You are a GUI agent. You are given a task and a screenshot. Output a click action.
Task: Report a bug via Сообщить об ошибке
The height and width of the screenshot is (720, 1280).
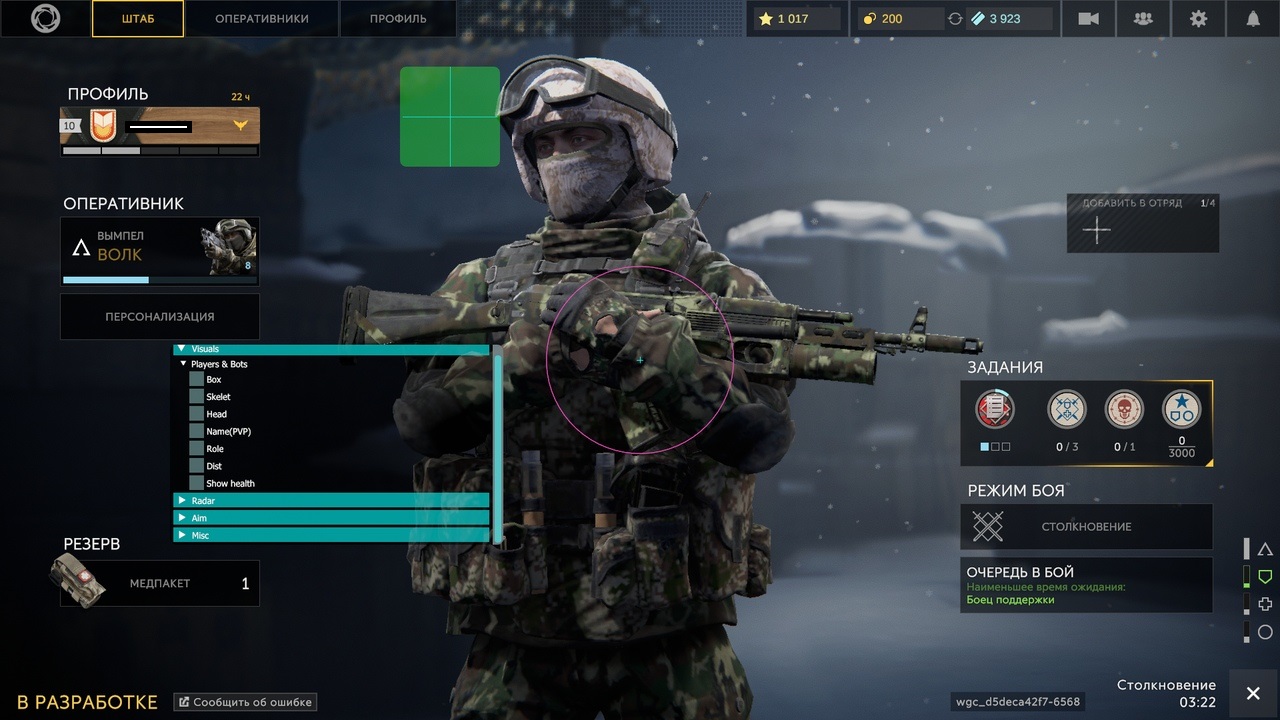coord(245,702)
